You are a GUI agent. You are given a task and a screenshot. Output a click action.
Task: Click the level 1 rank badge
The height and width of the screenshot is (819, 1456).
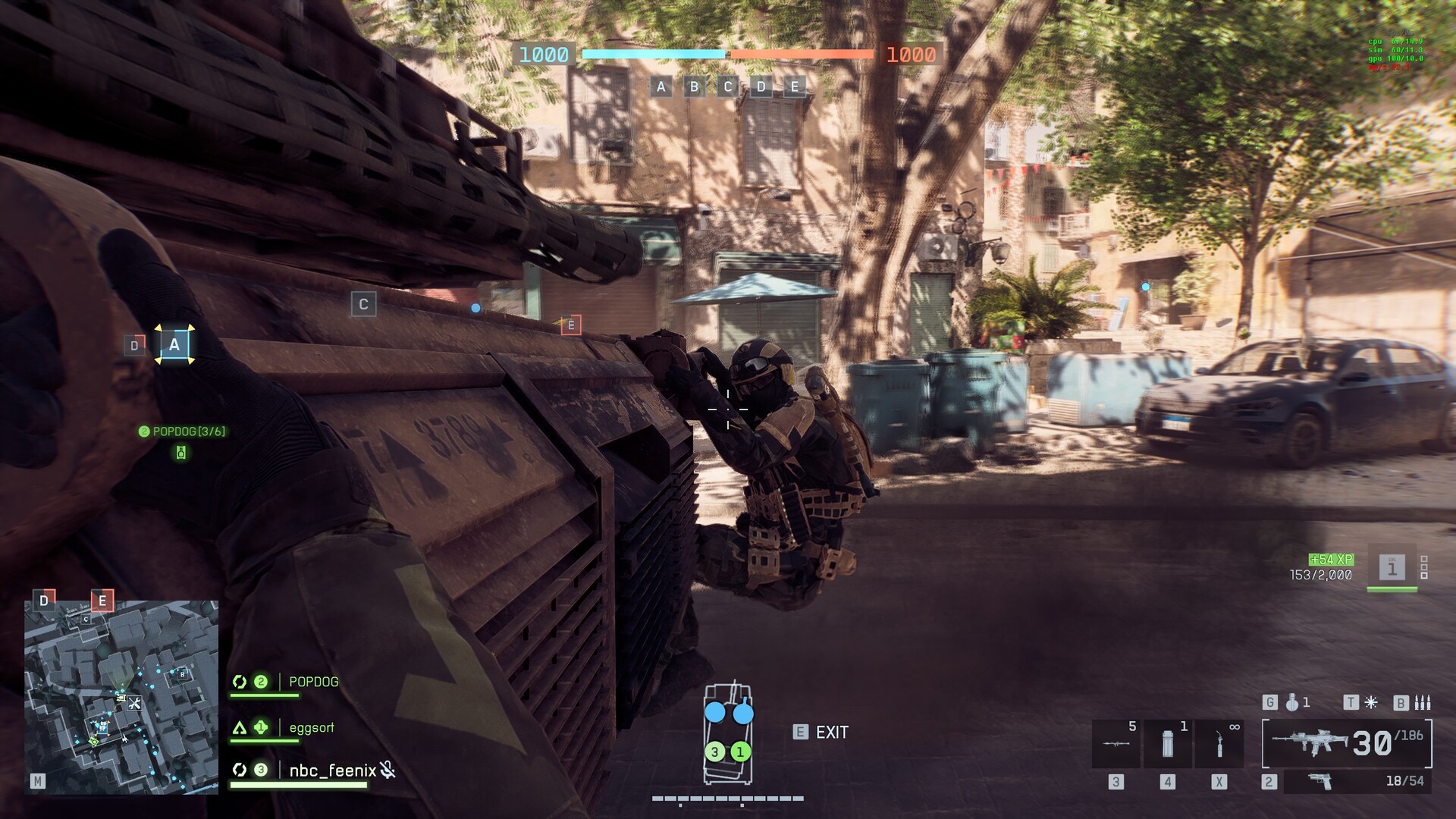click(1392, 567)
